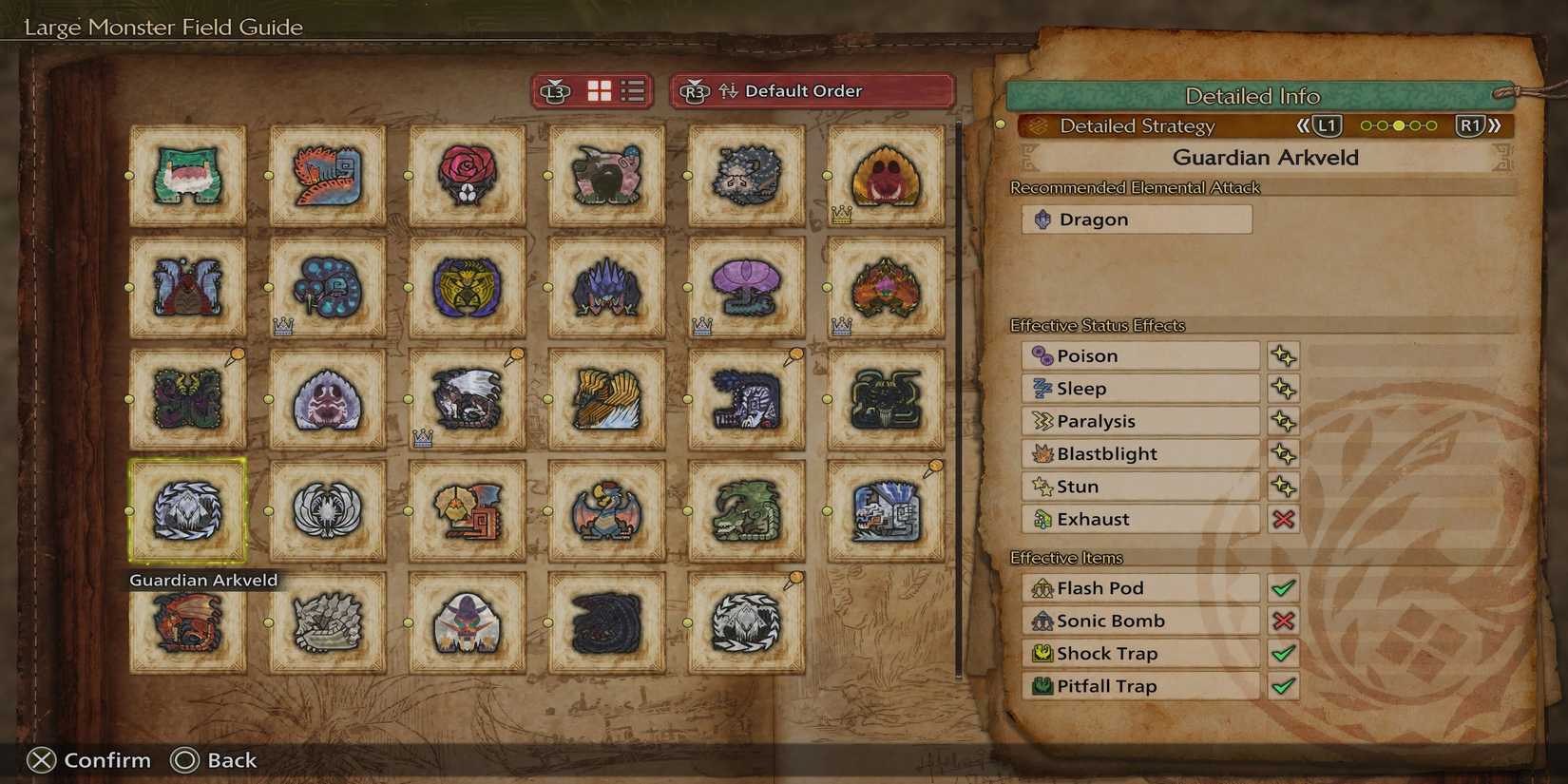Toggle the checkmark beside Pitfall Trap
1568x784 pixels.
pyautogui.click(x=1284, y=685)
